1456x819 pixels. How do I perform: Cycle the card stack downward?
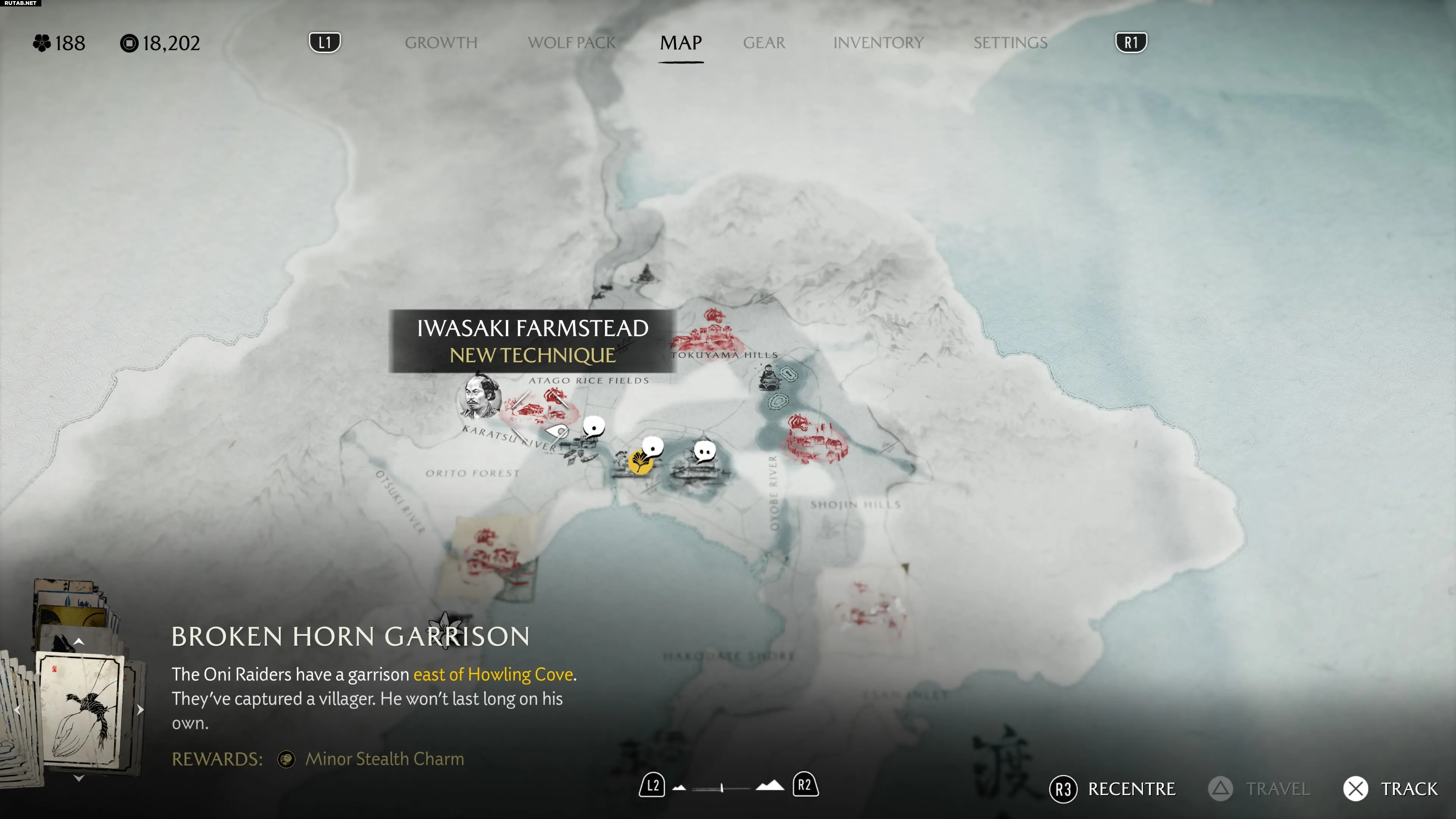[79, 778]
